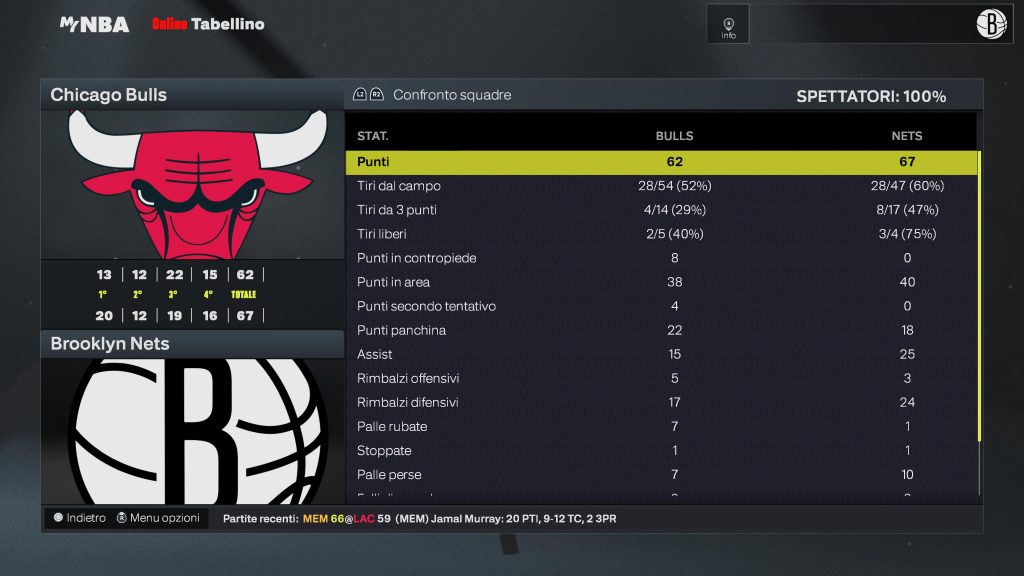1024x576 pixels.
Task: Select the Punti panchina row
Action: (661, 330)
